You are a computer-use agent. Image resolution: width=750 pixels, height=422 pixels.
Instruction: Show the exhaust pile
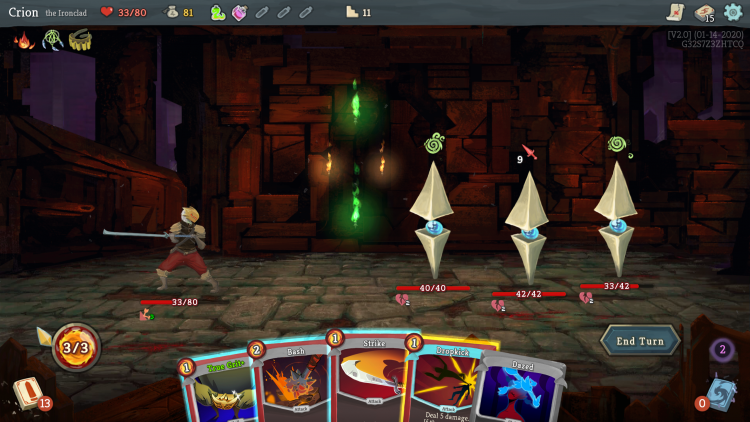tap(722, 350)
